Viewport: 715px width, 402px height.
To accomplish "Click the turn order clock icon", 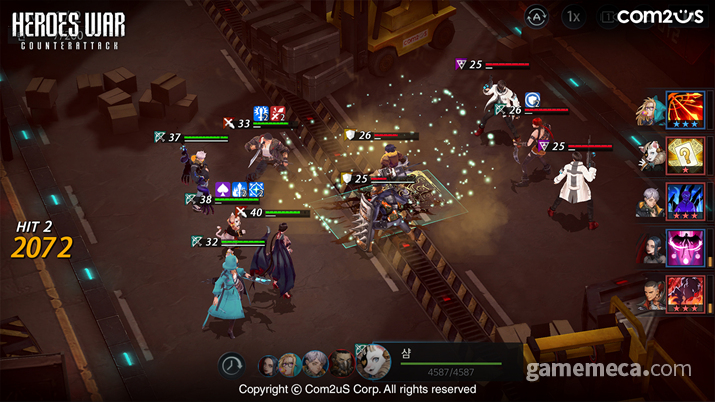I will pos(232,364).
